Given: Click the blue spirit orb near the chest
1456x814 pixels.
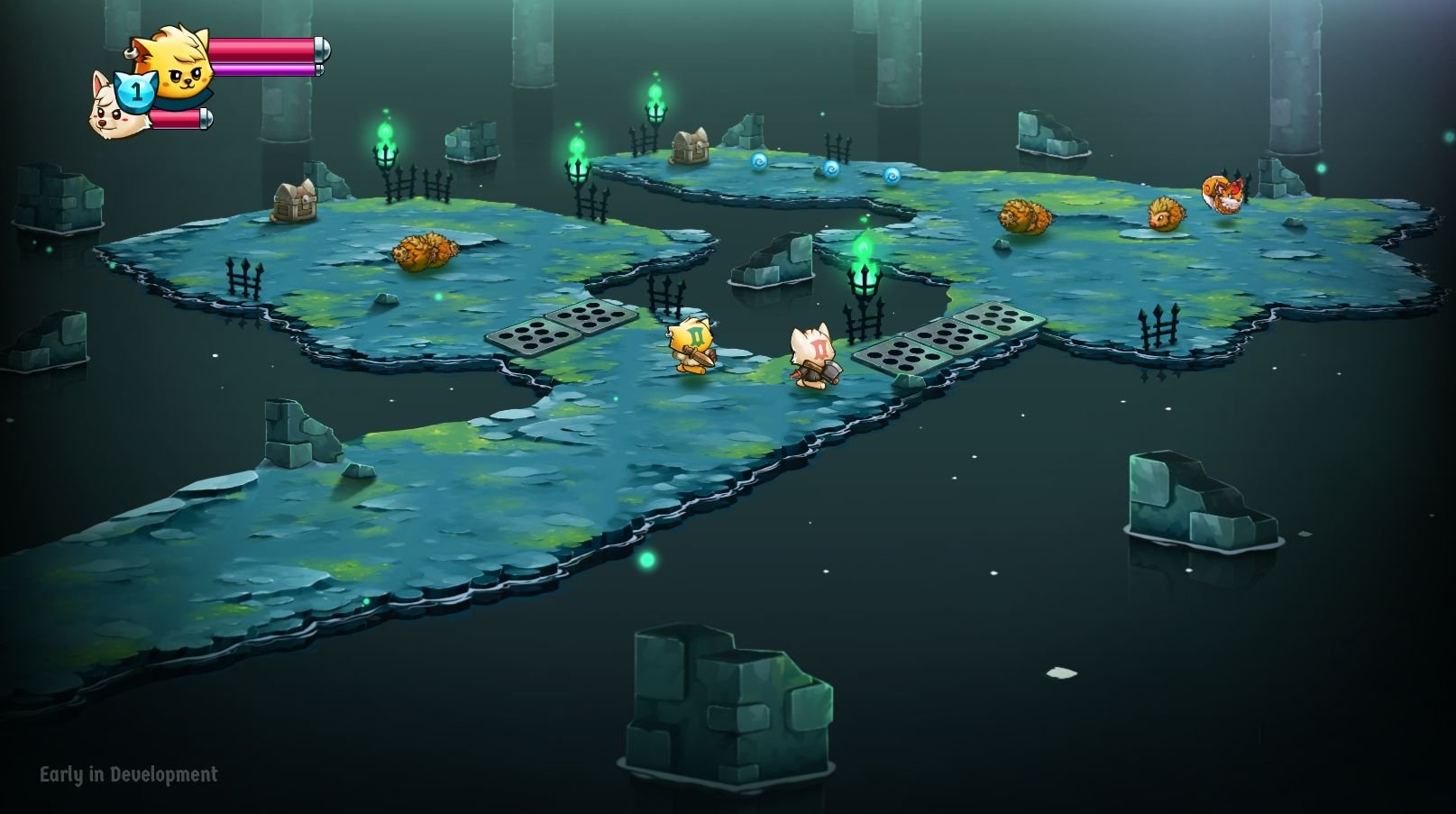Looking at the screenshot, I should (x=760, y=160).
